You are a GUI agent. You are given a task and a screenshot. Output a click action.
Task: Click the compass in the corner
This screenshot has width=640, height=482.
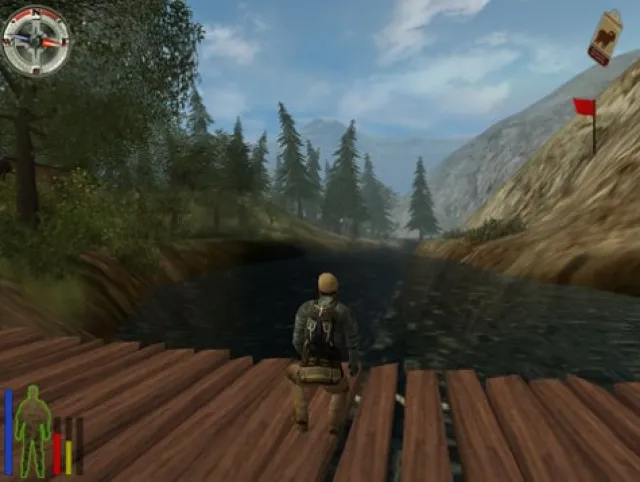pos(36,41)
